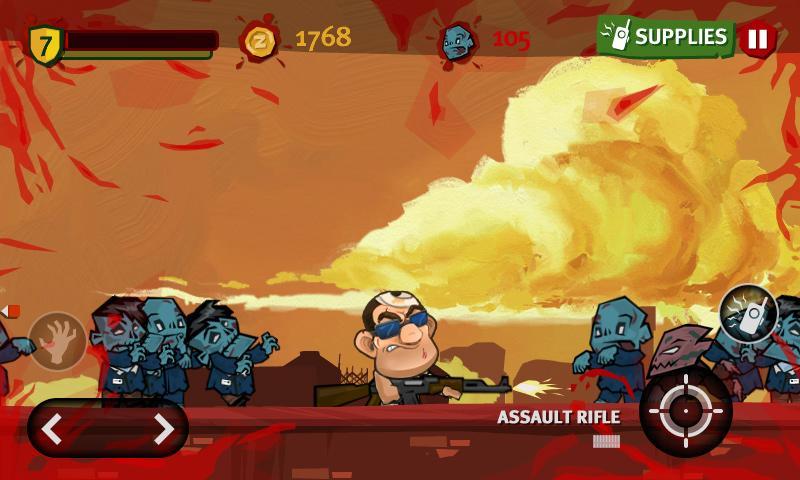Open the Supplies menu
Viewport: 800px width, 480px height.
coord(666,37)
